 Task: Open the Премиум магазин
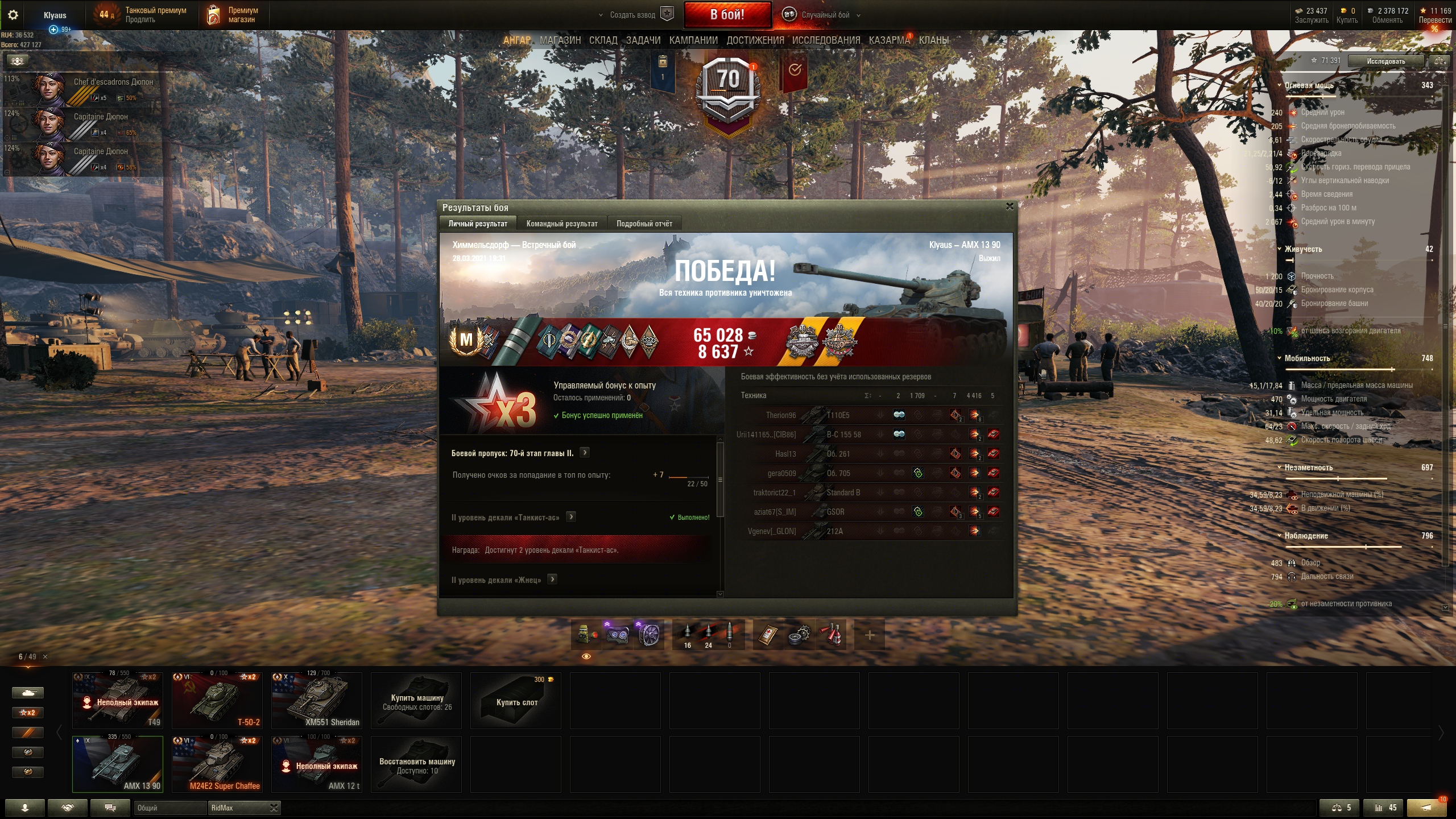click(x=233, y=15)
